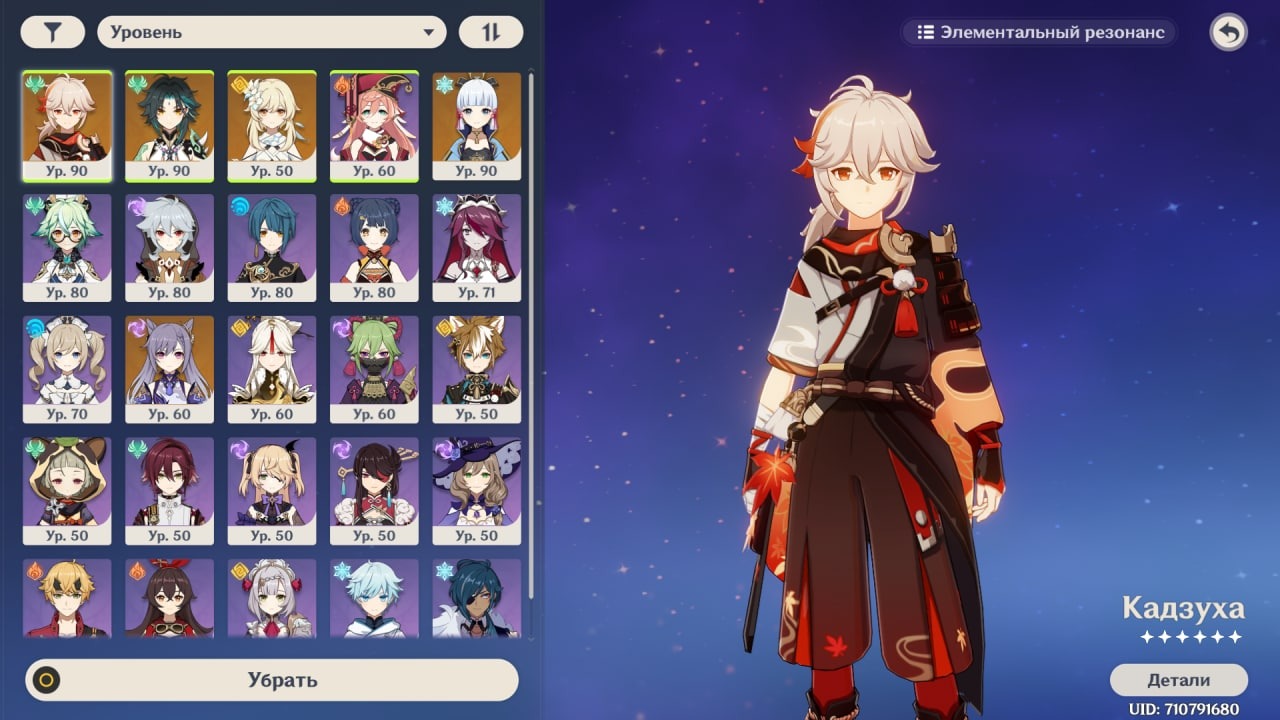This screenshot has height=720, width=1280.
Task: Select Fischl's eyepatch portrait
Action: coord(272,491)
